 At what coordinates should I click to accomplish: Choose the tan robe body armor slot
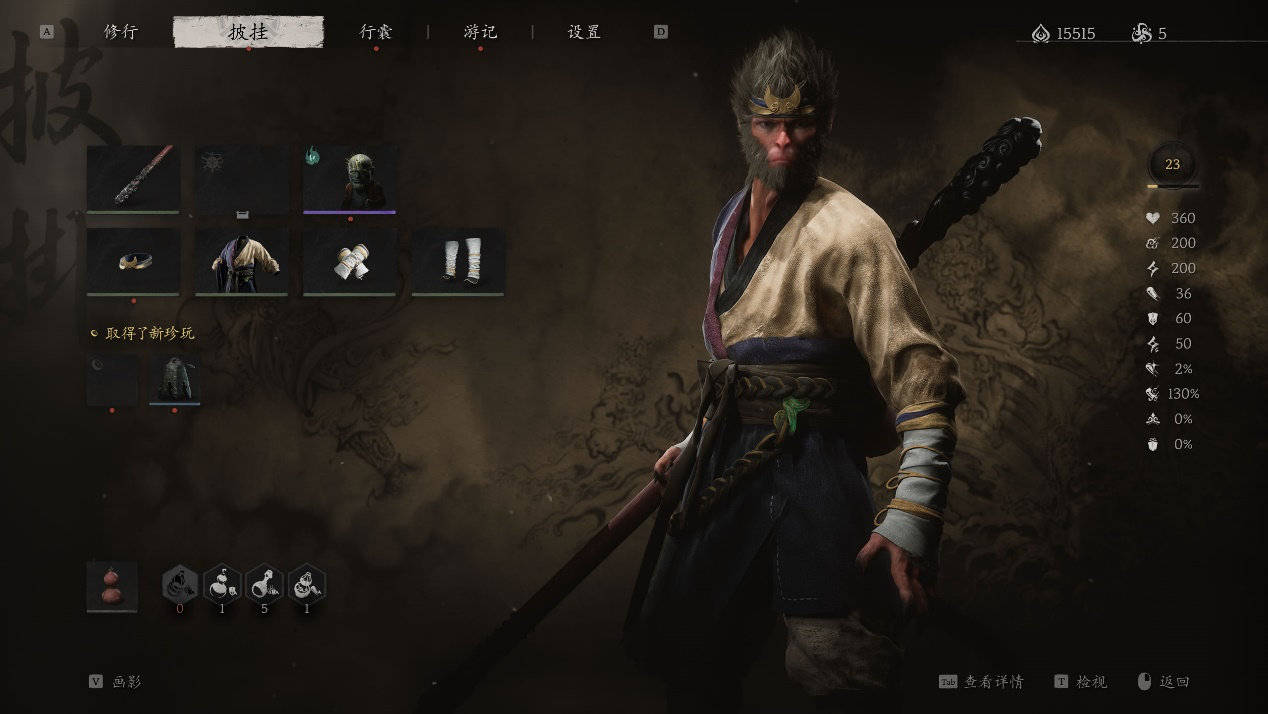[241, 261]
